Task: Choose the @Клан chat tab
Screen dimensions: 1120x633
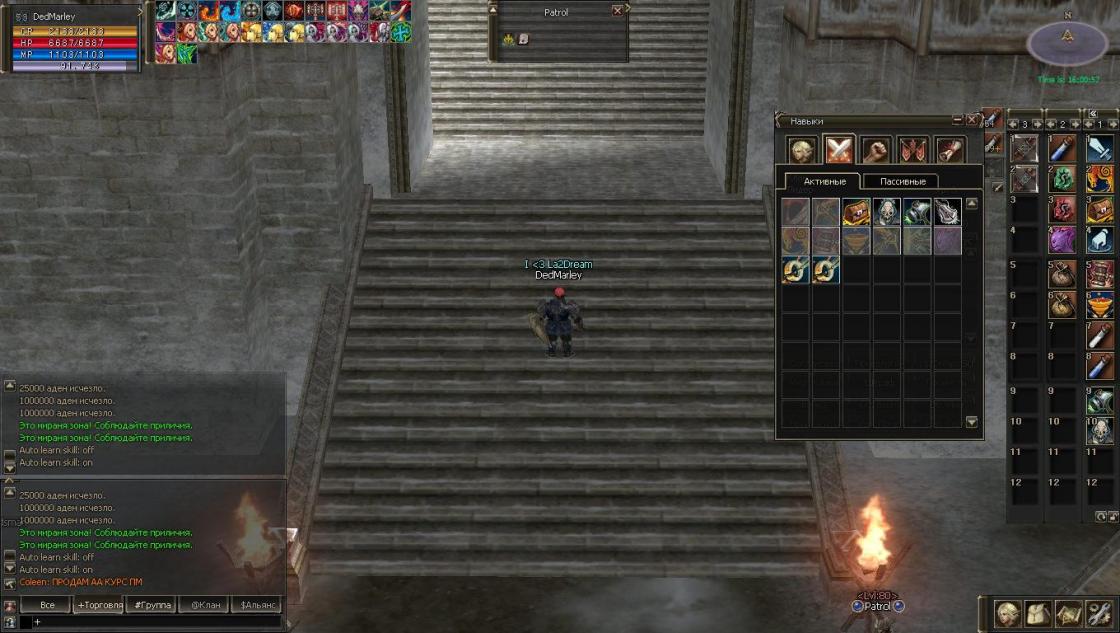Action: pyautogui.click(x=204, y=605)
